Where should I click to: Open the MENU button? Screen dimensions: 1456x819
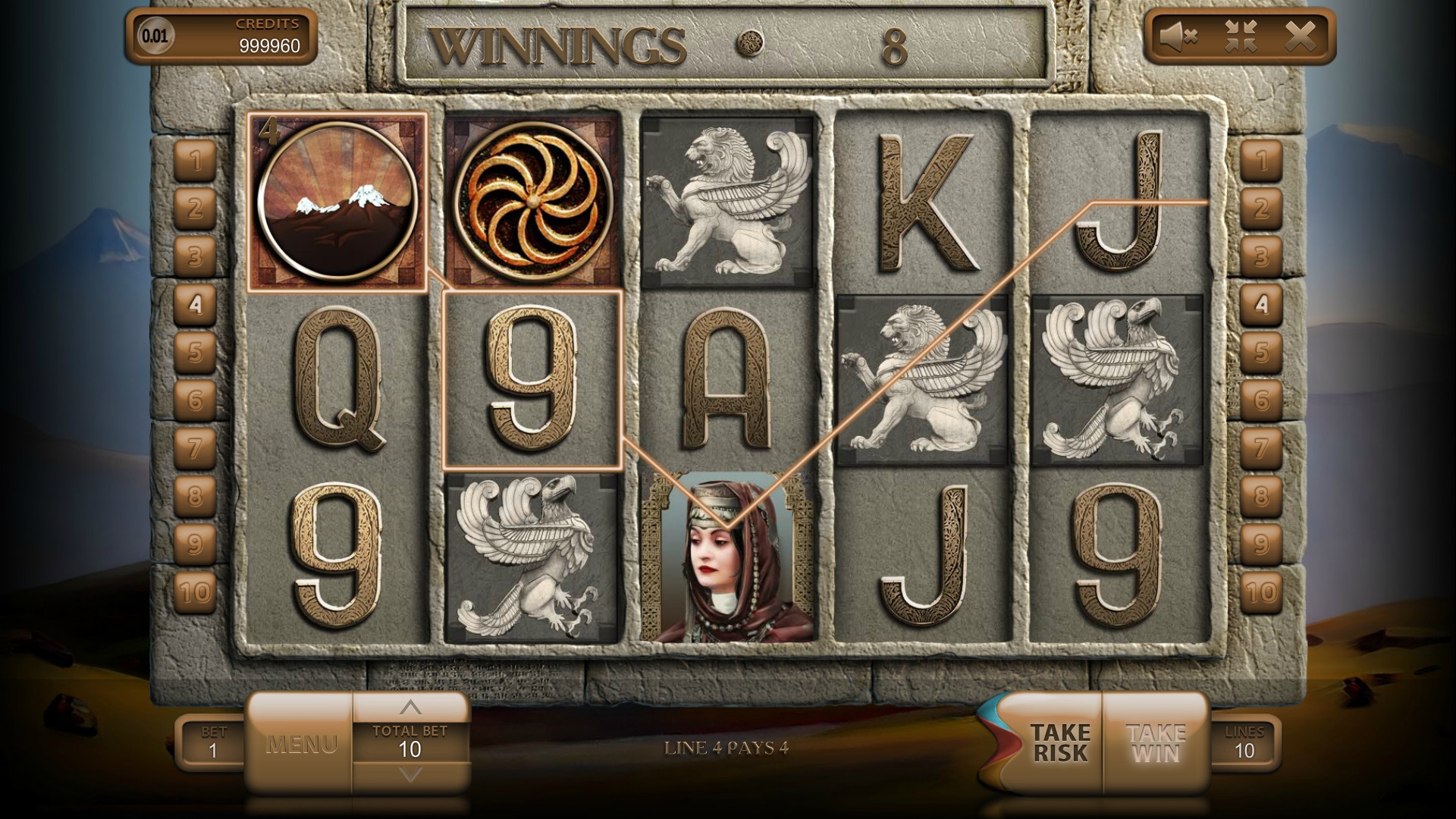(x=300, y=744)
